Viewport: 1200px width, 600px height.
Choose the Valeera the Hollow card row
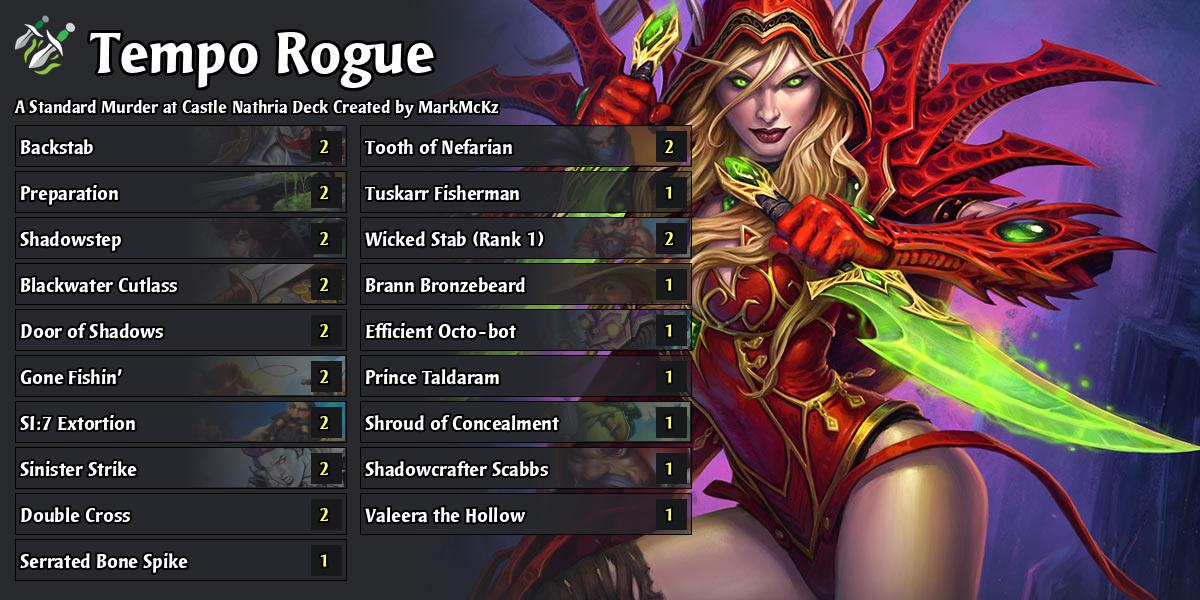click(x=525, y=516)
